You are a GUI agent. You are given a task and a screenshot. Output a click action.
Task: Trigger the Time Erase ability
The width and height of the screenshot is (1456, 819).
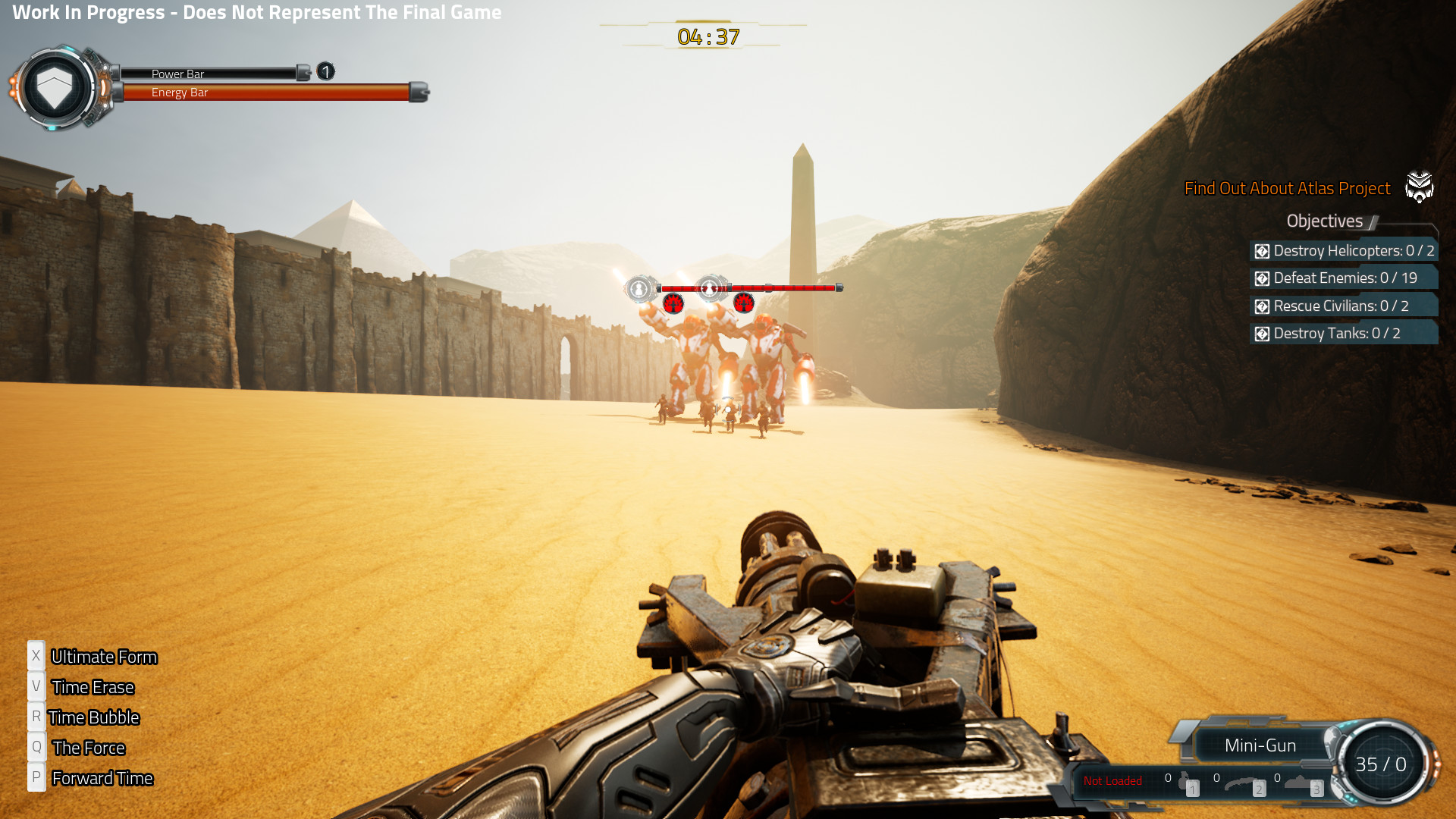(93, 687)
